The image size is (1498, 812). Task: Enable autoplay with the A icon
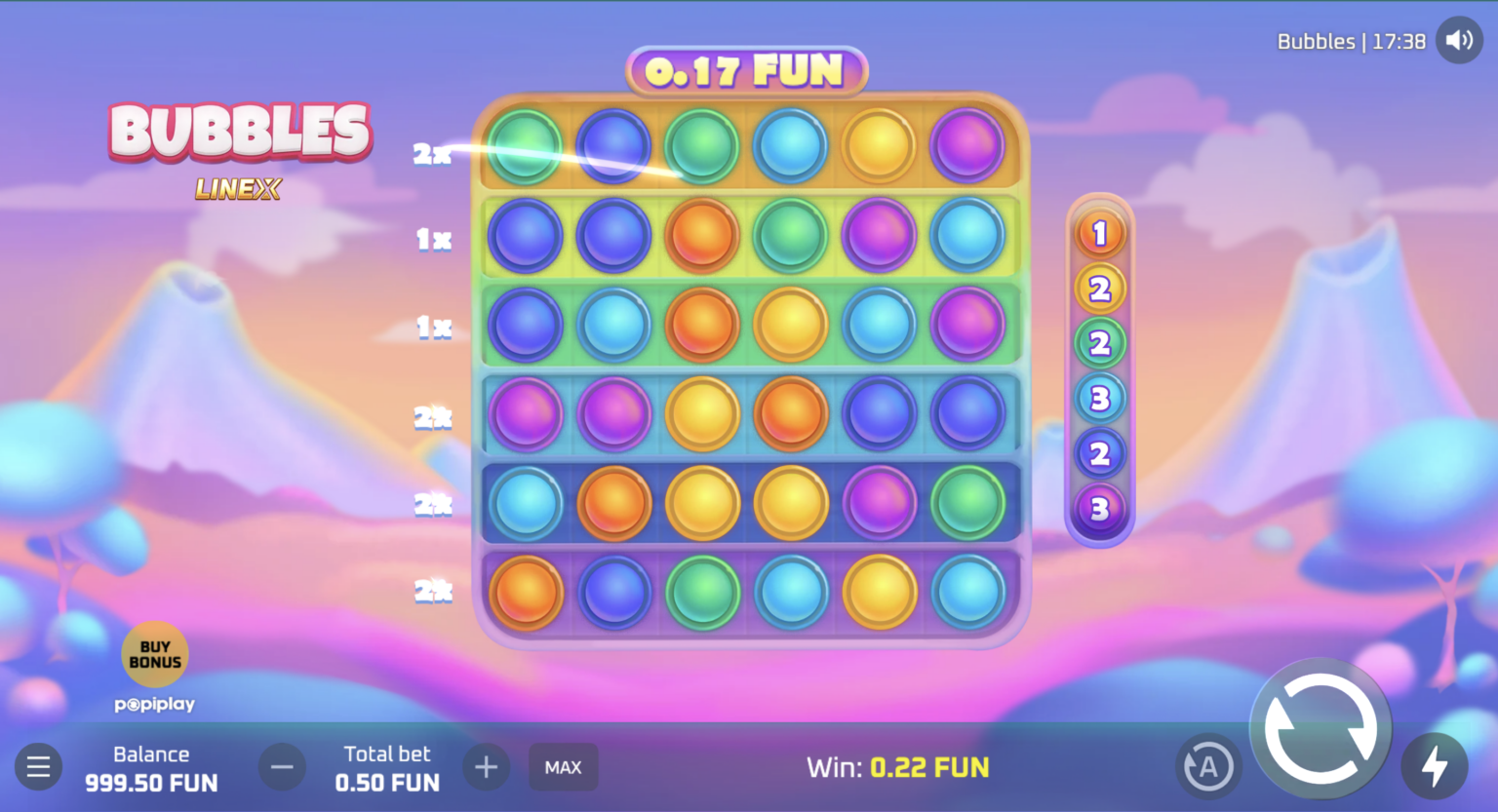(x=1209, y=766)
